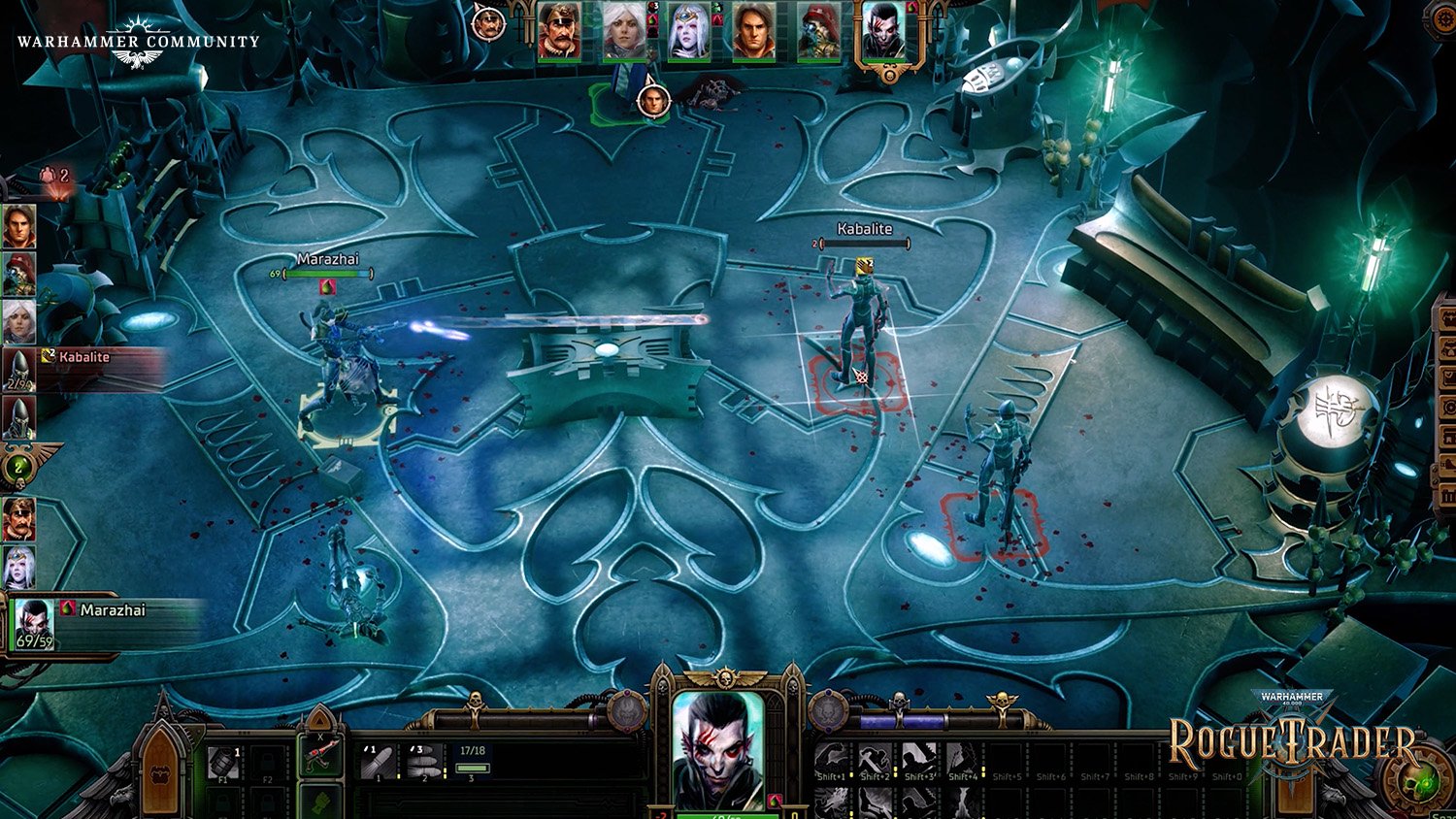Screen dimensions: 1456x819
Task: Select triple splinter ammo slot 2
Action: [423, 763]
